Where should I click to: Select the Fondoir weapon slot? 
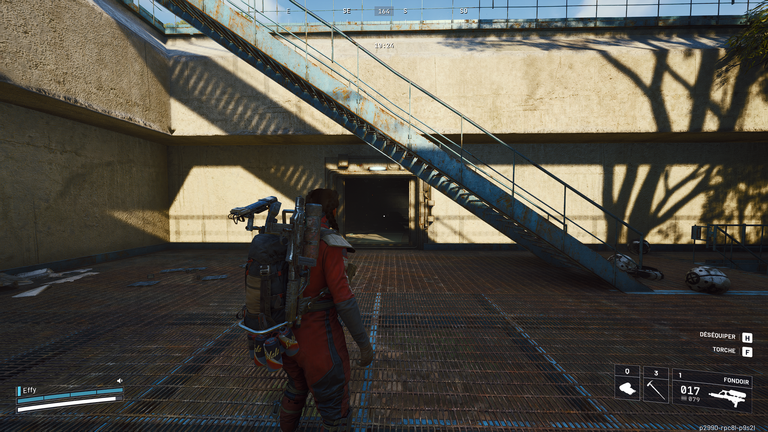point(711,389)
